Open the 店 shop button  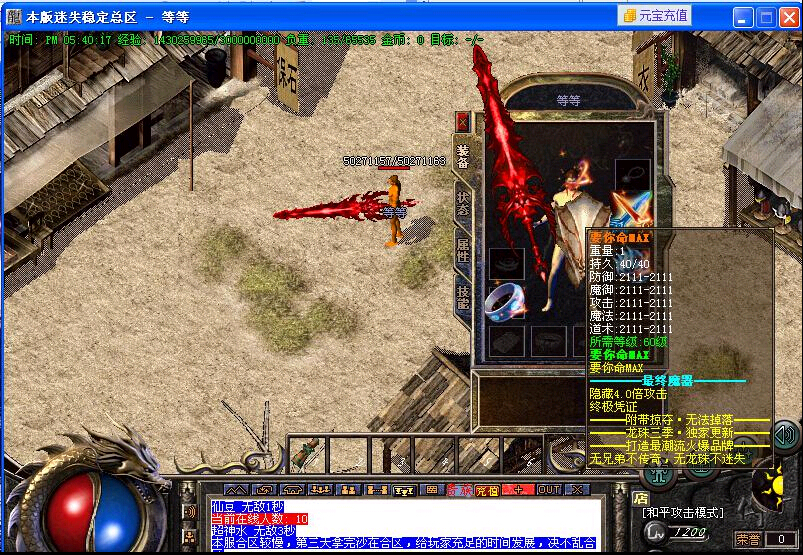click(641, 497)
